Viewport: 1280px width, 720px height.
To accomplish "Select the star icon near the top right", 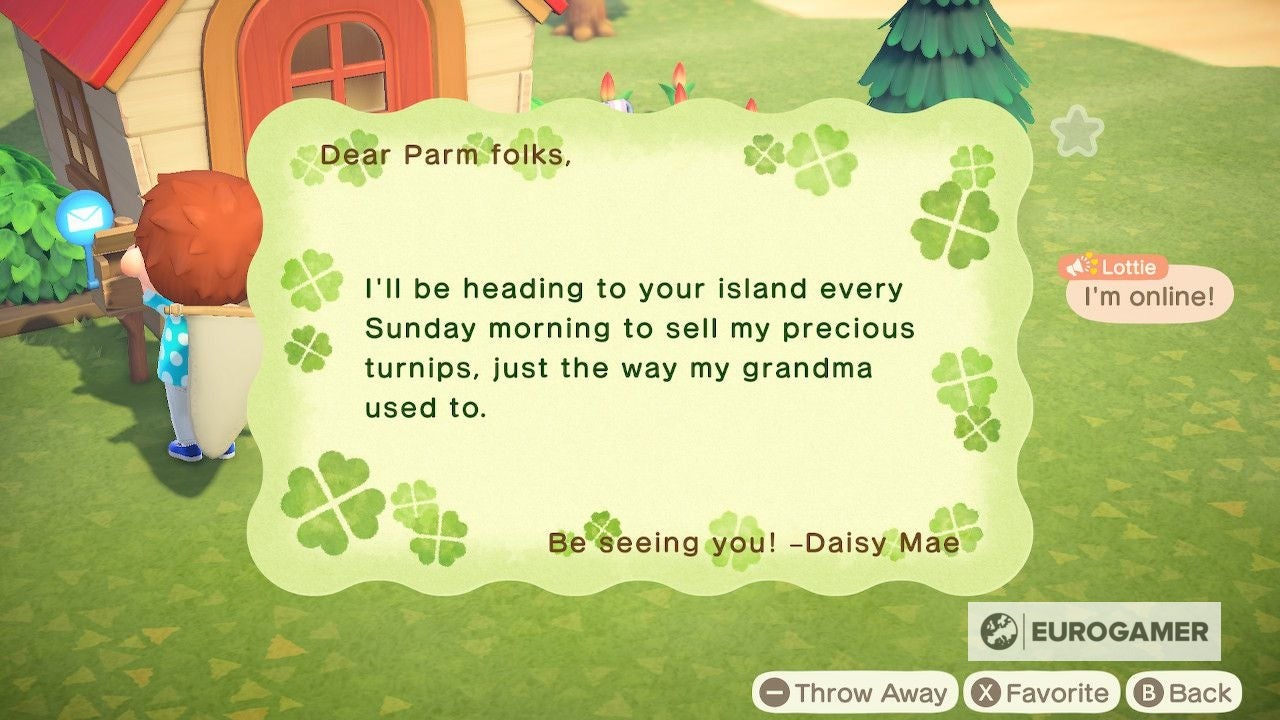I will pos(1076,131).
